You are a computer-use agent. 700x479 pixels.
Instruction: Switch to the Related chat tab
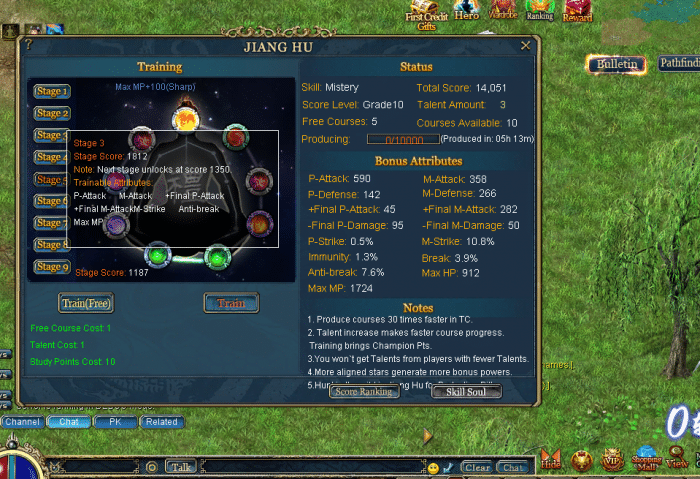point(161,422)
